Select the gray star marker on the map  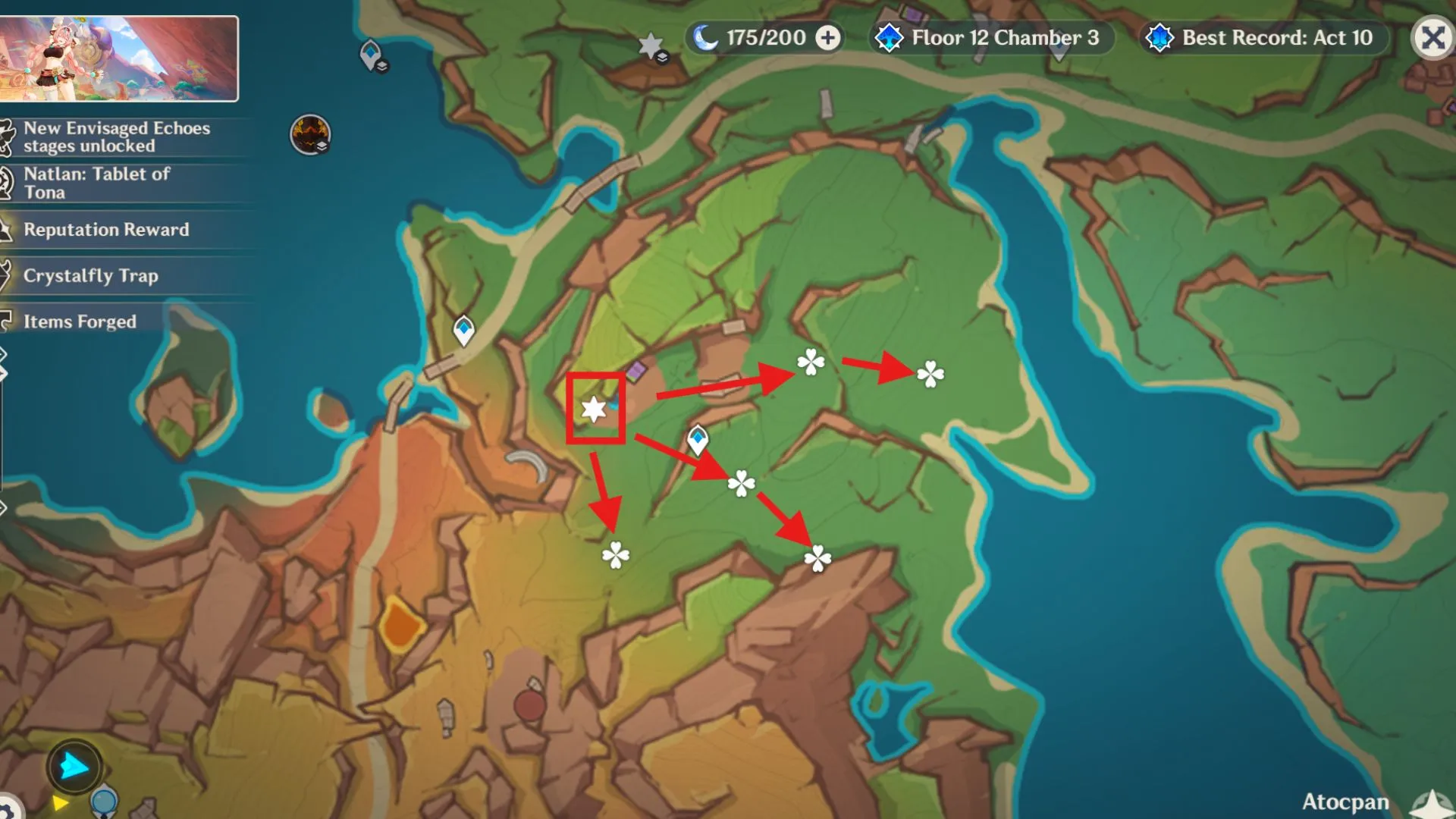click(651, 46)
